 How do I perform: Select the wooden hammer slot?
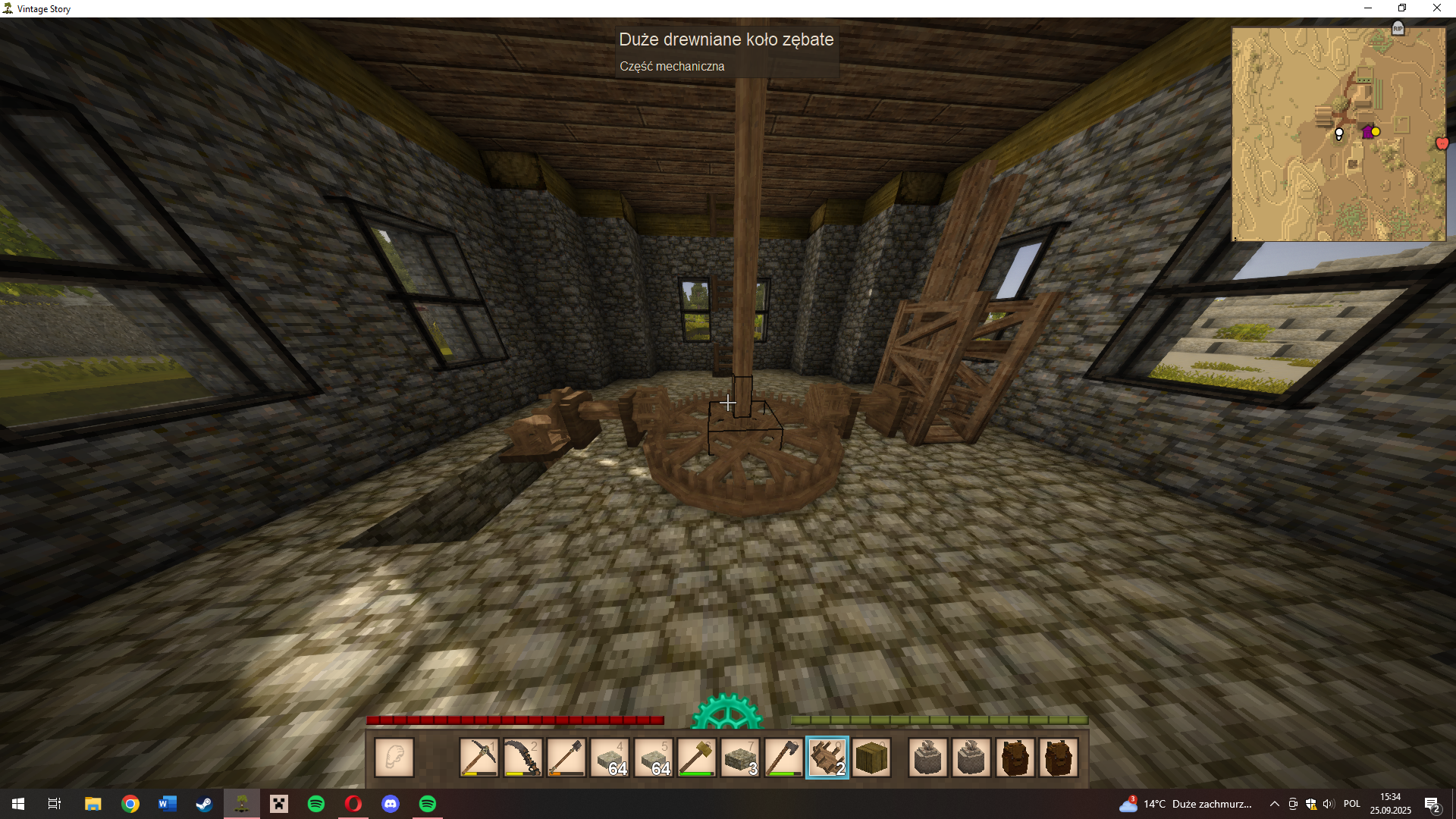click(697, 758)
